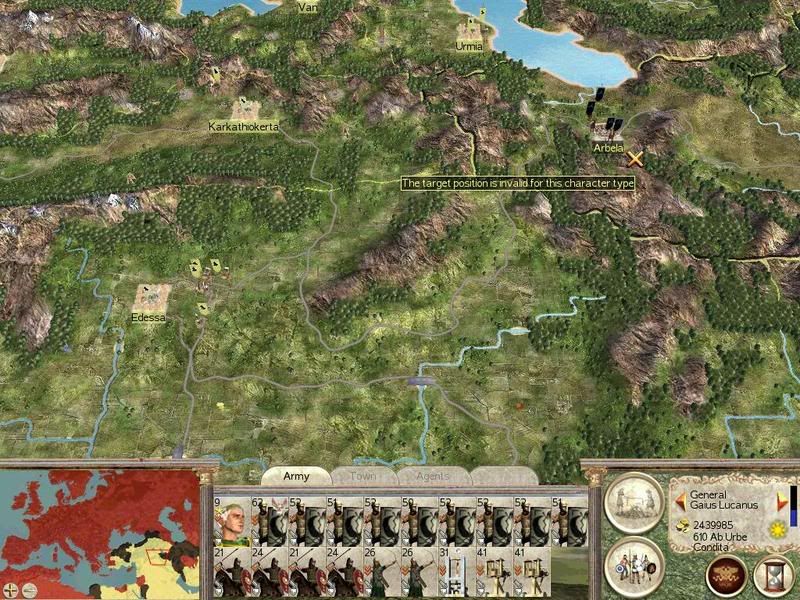Screen dimensions: 800x600
Task: Open the recruitment soldiers round button
Action: point(636,565)
